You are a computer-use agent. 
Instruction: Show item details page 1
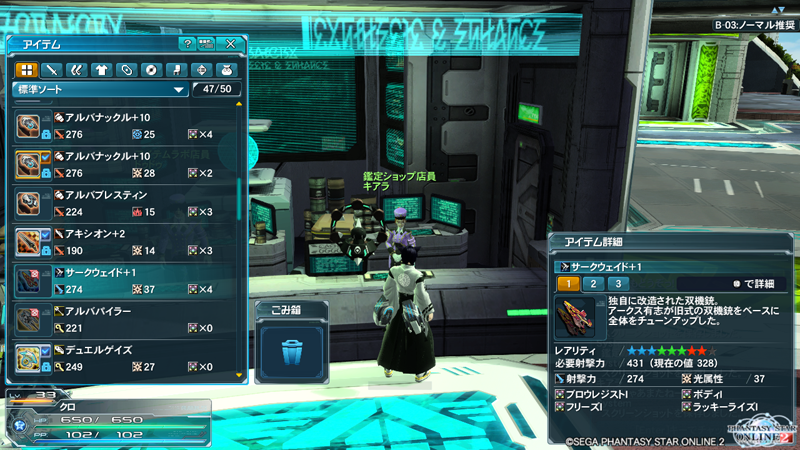565,285
